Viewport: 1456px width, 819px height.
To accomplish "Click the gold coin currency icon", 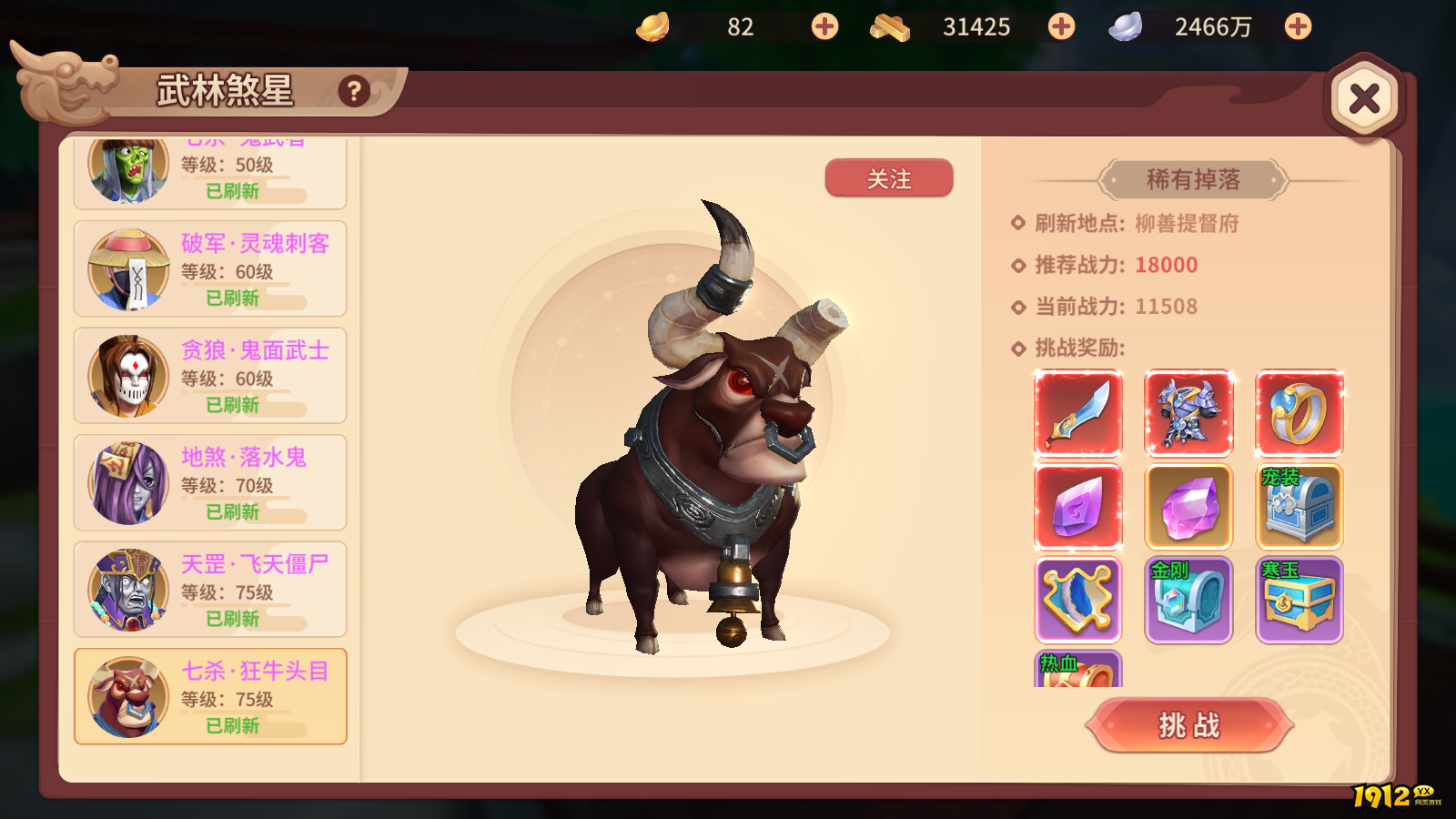I will pyautogui.click(x=652, y=26).
